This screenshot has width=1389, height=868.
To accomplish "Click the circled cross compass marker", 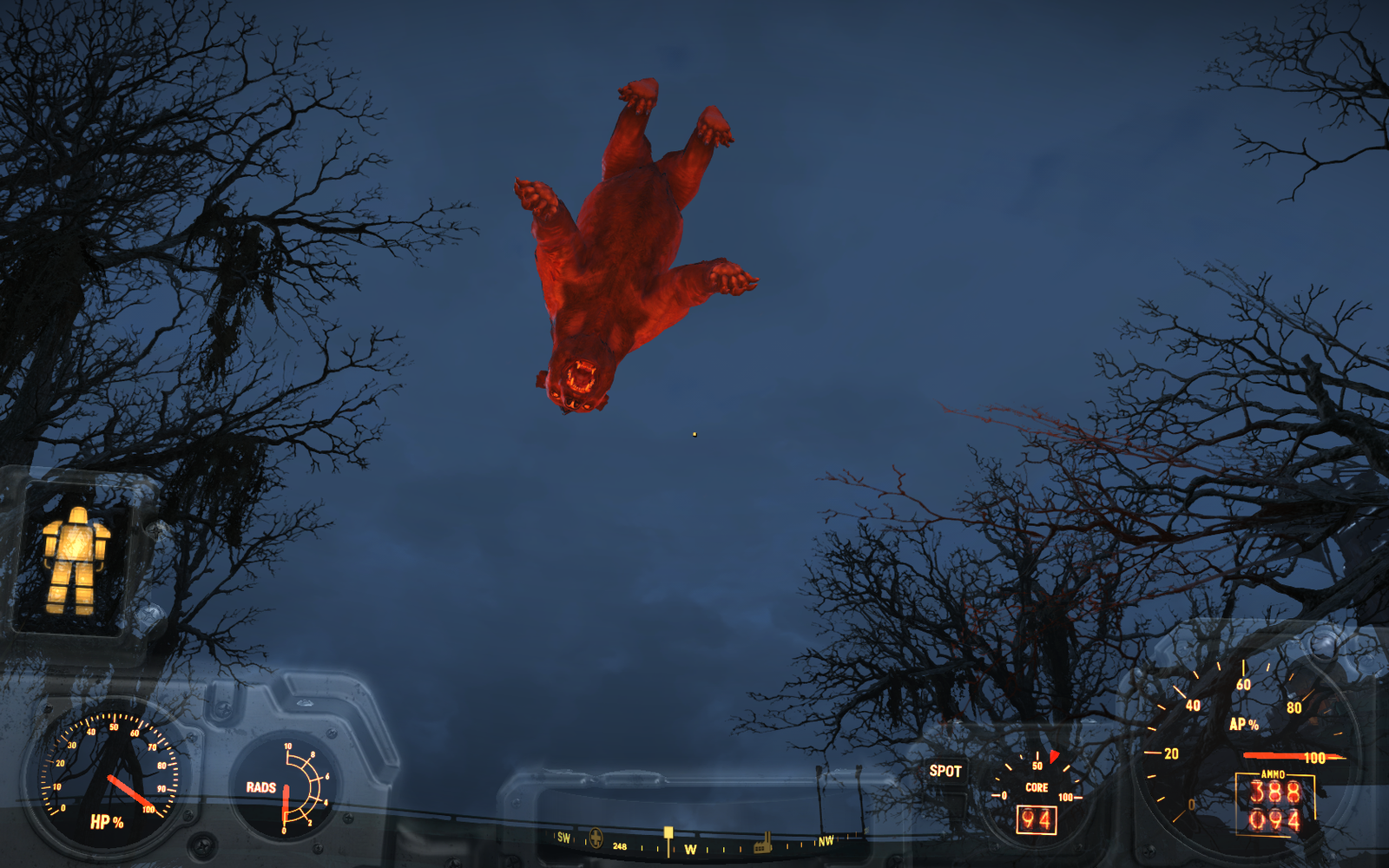I will pos(596,838).
